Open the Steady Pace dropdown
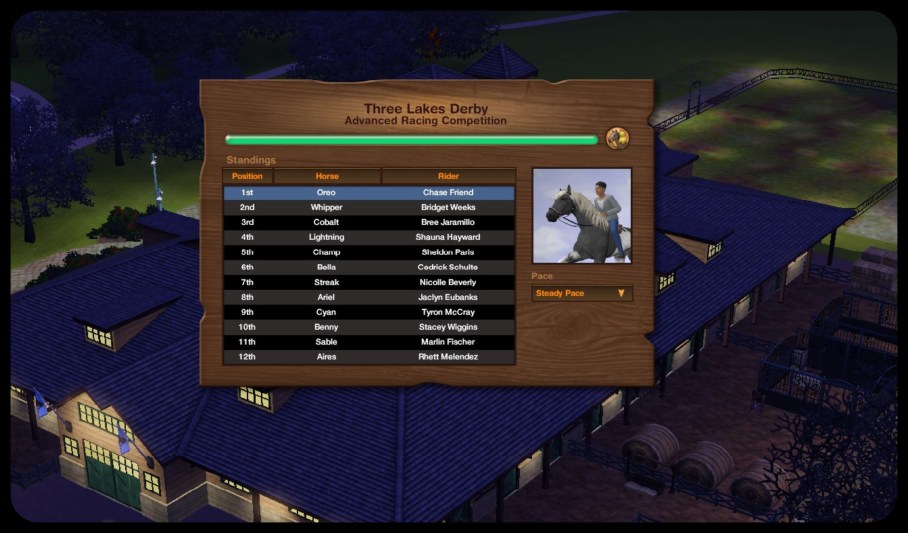Image resolution: width=908 pixels, height=533 pixels. (x=582, y=293)
